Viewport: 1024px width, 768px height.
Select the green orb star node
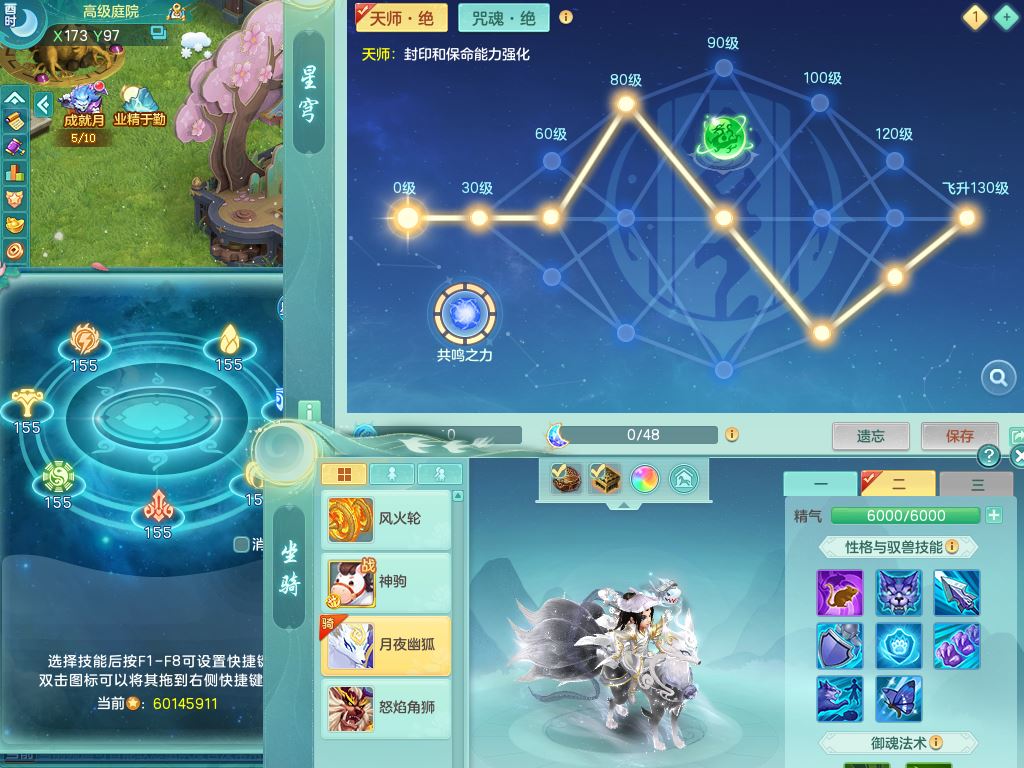(x=723, y=137)
